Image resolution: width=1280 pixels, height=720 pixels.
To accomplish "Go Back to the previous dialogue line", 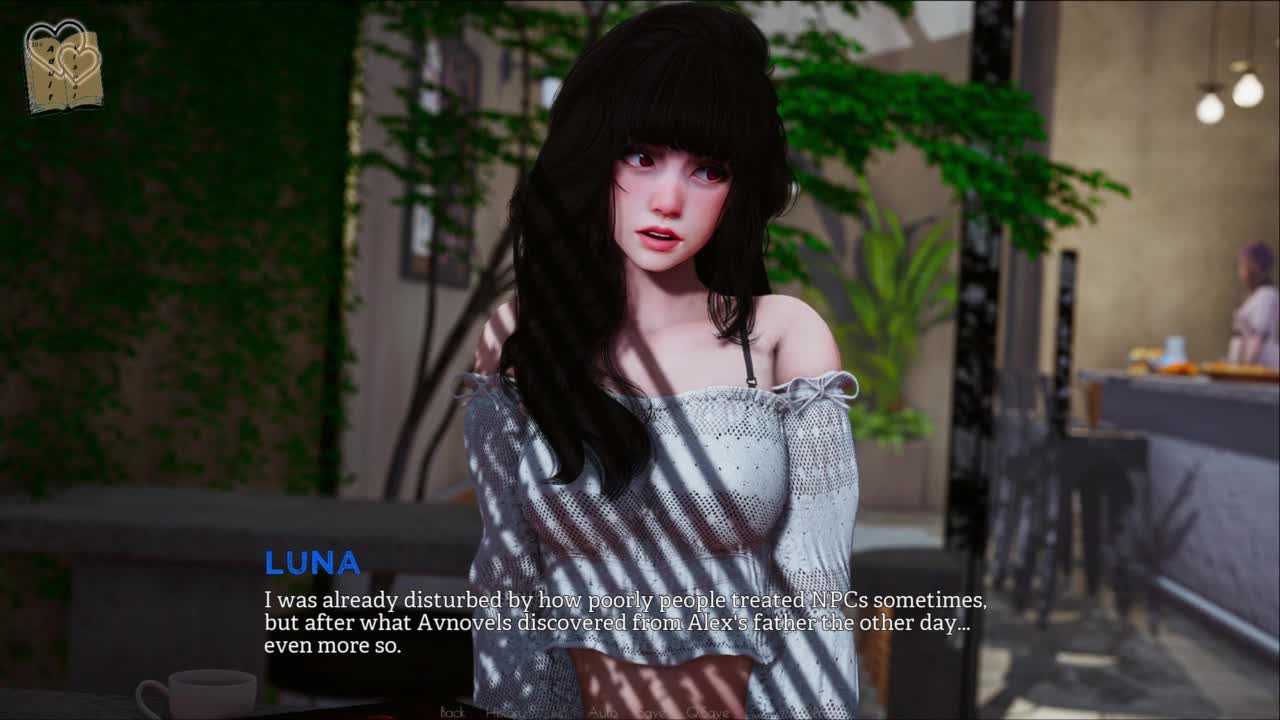I will (x=452, y=712).
